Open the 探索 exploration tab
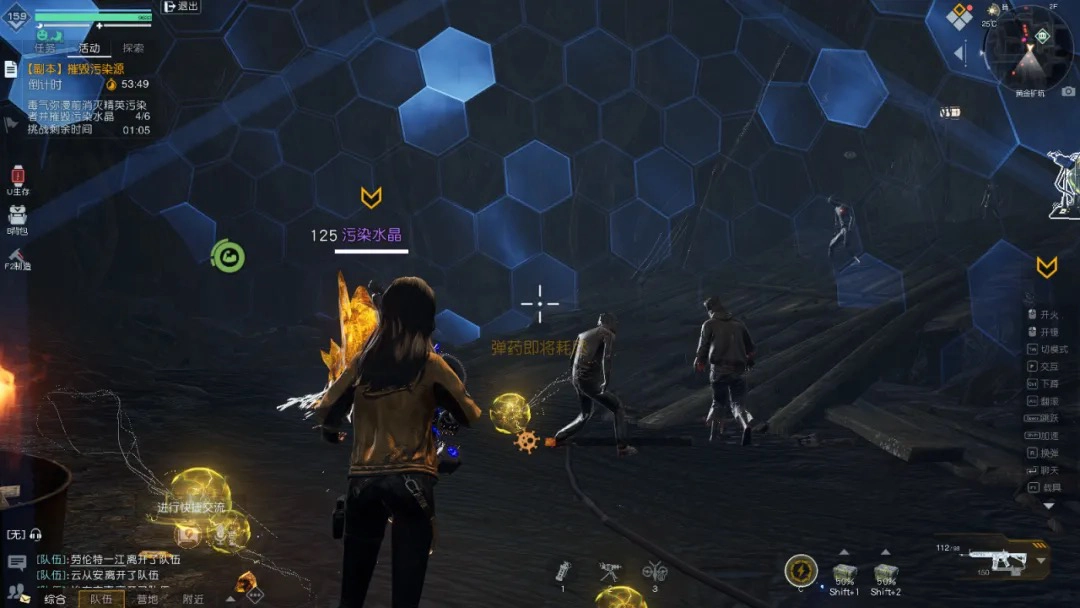The image size is (1080, 608). coord(133,48)
